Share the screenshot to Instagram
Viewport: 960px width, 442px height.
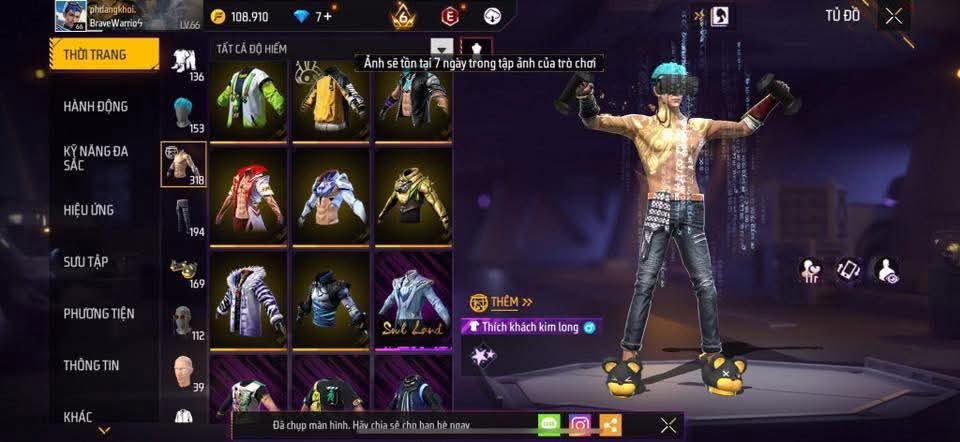(x=580, y=425)
